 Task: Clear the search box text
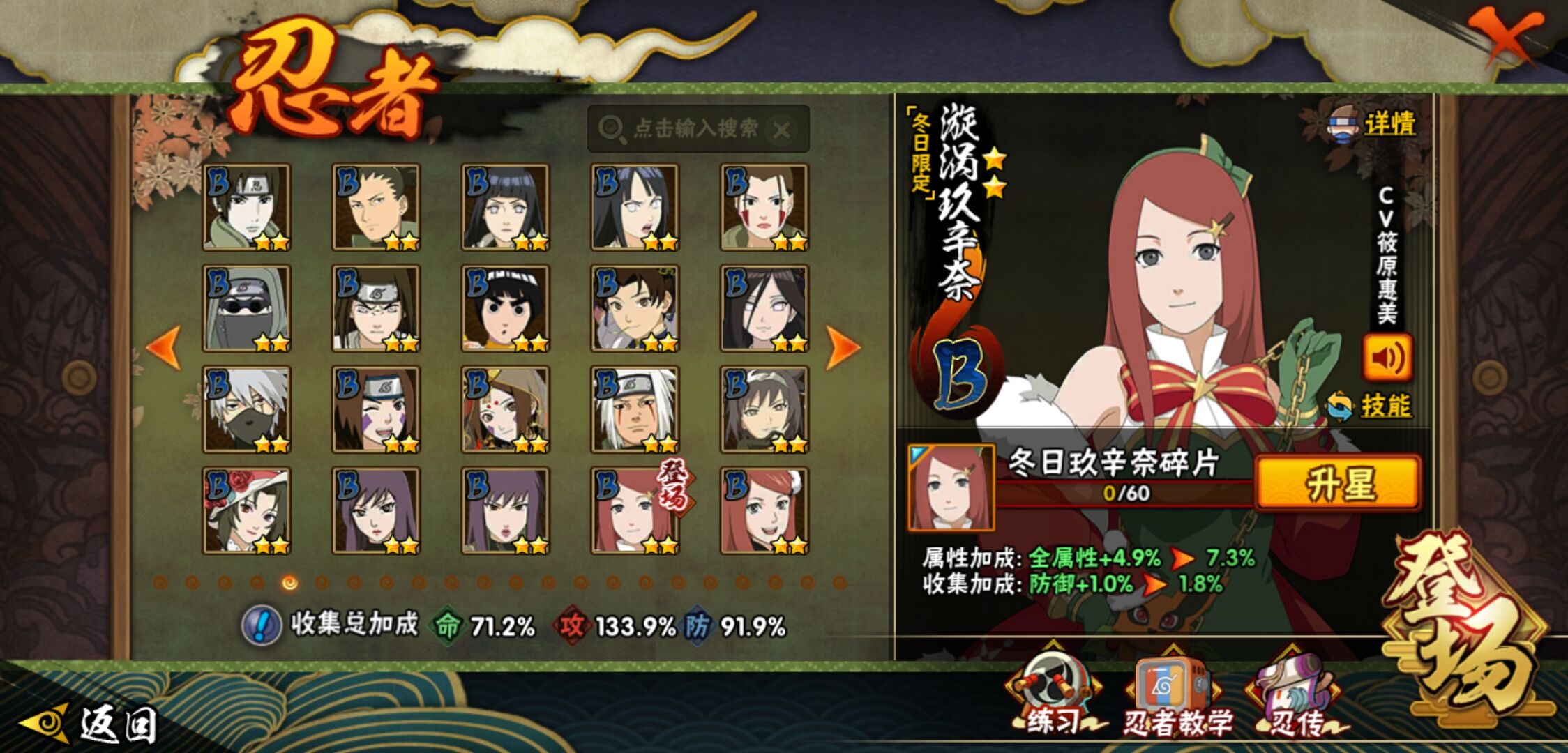(x=783, y=130)
